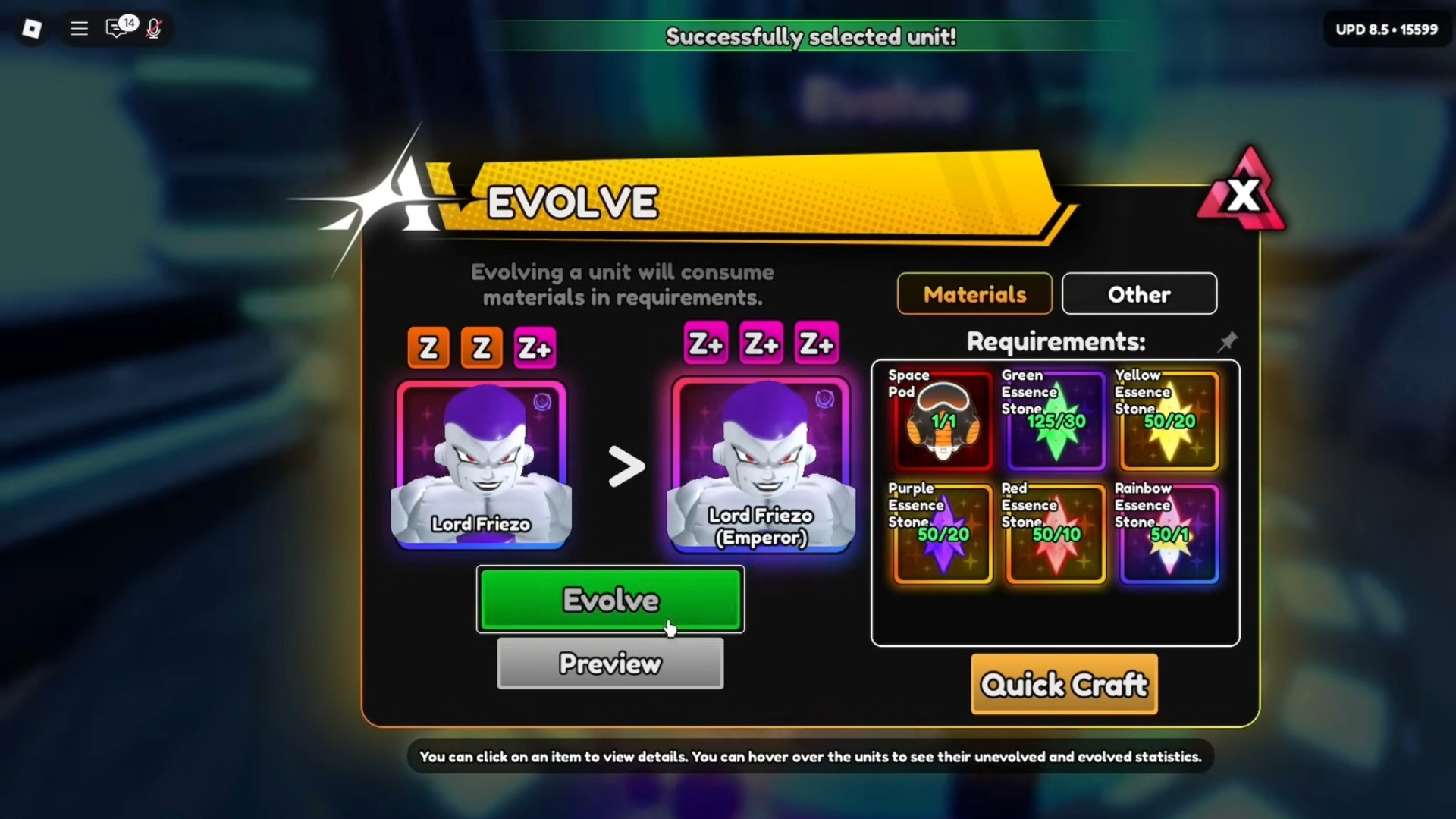Pin the Requirements panel
Image resolution: width=1456 pixels, height=819 pixels.
click(x=1227, y=342)
